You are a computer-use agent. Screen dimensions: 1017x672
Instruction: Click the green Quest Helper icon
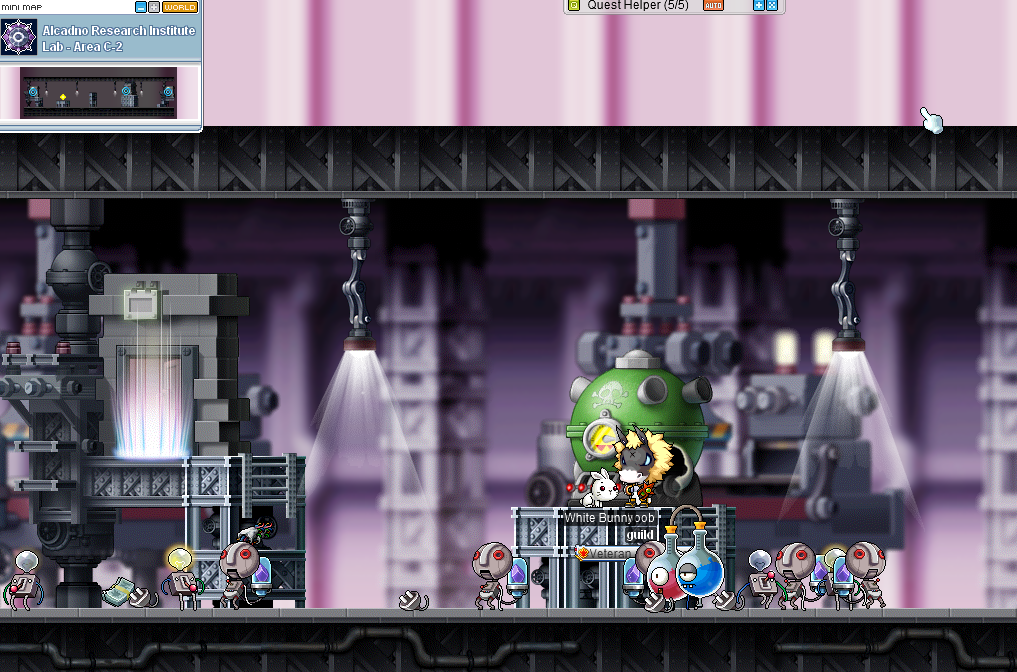tap(573, 6)
